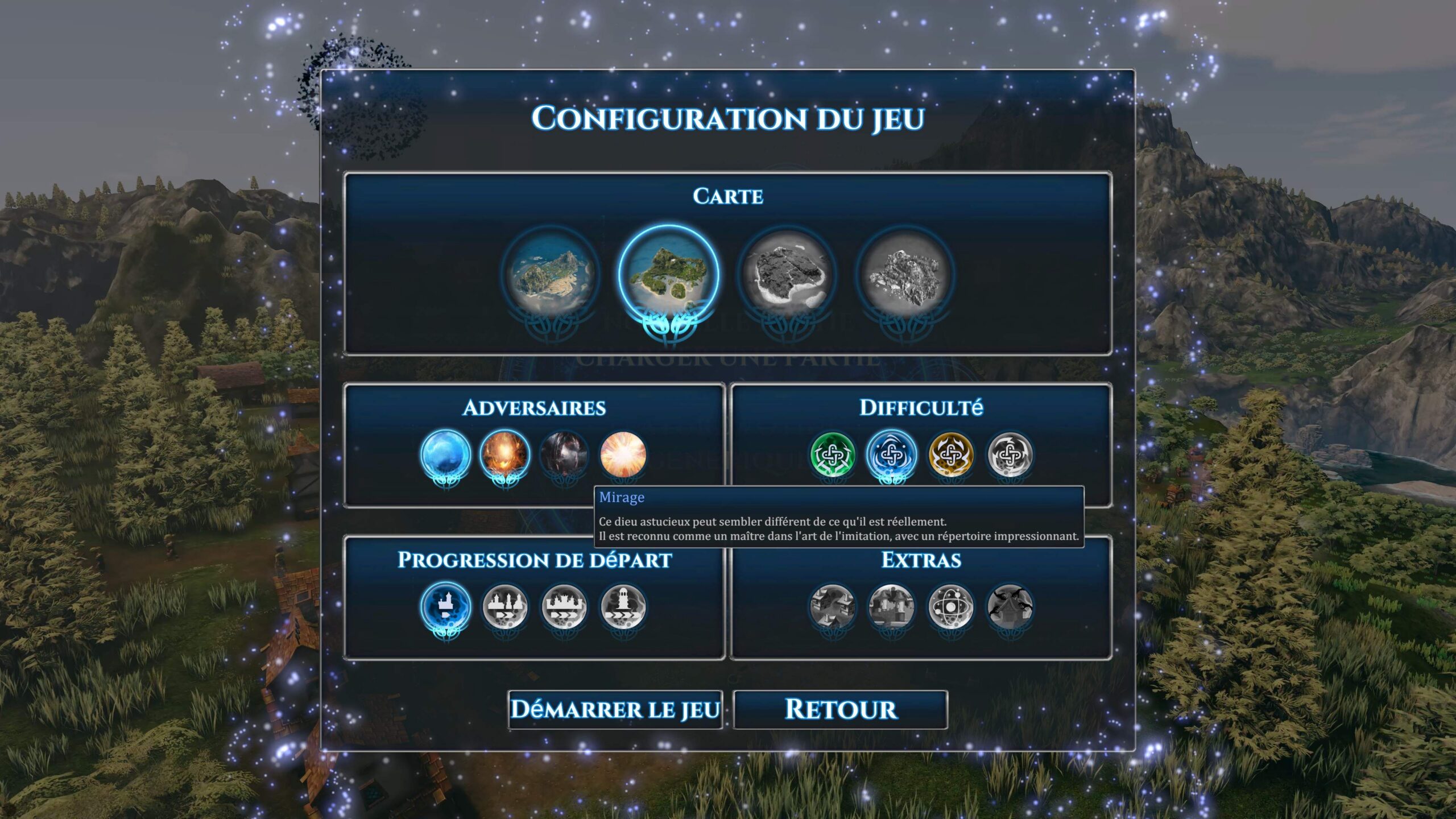Toggle the fiery orange adversary orb

coord(504,454)
